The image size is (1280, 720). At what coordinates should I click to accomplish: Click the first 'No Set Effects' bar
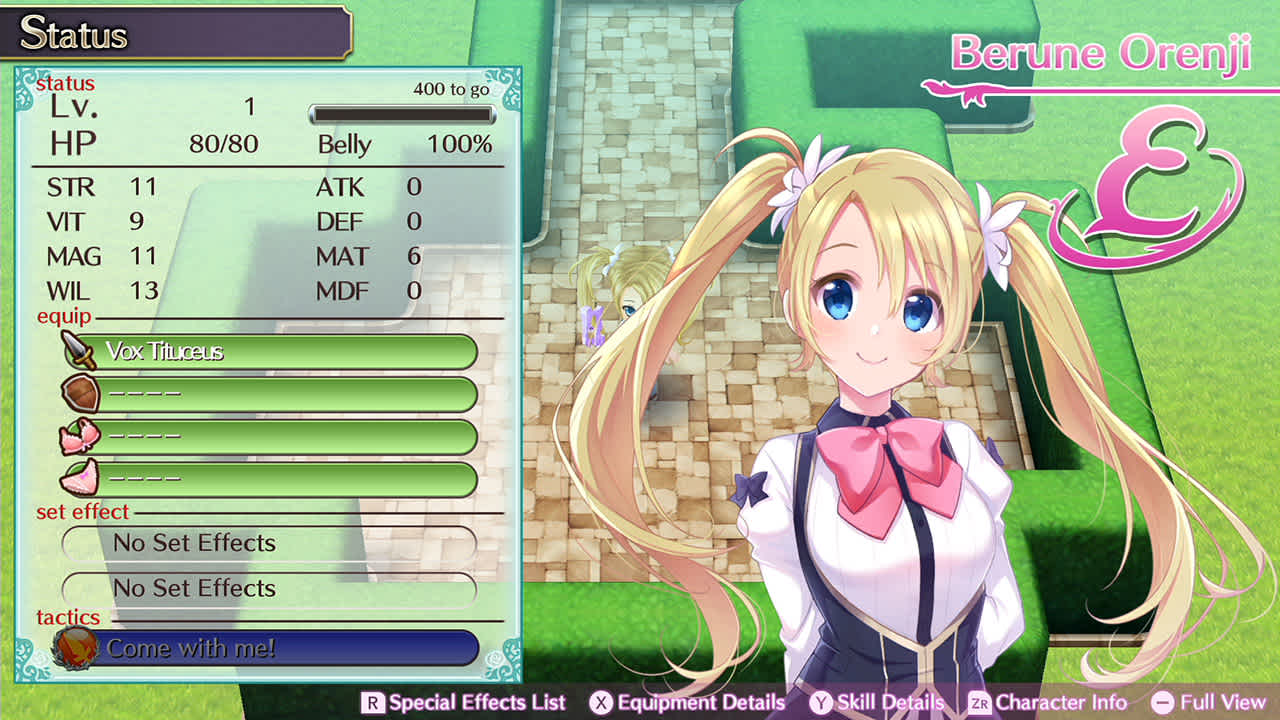[268, 543]
